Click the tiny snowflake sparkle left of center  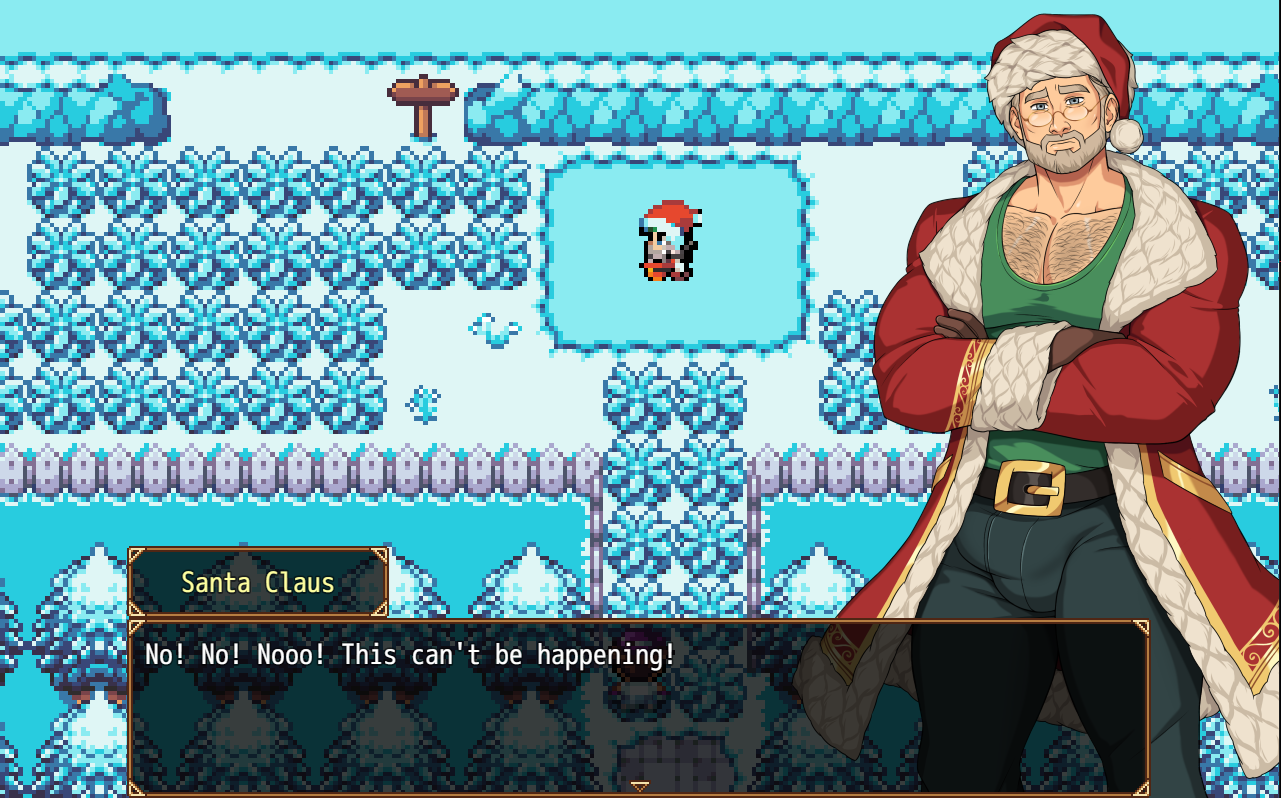tap(421, 400)
